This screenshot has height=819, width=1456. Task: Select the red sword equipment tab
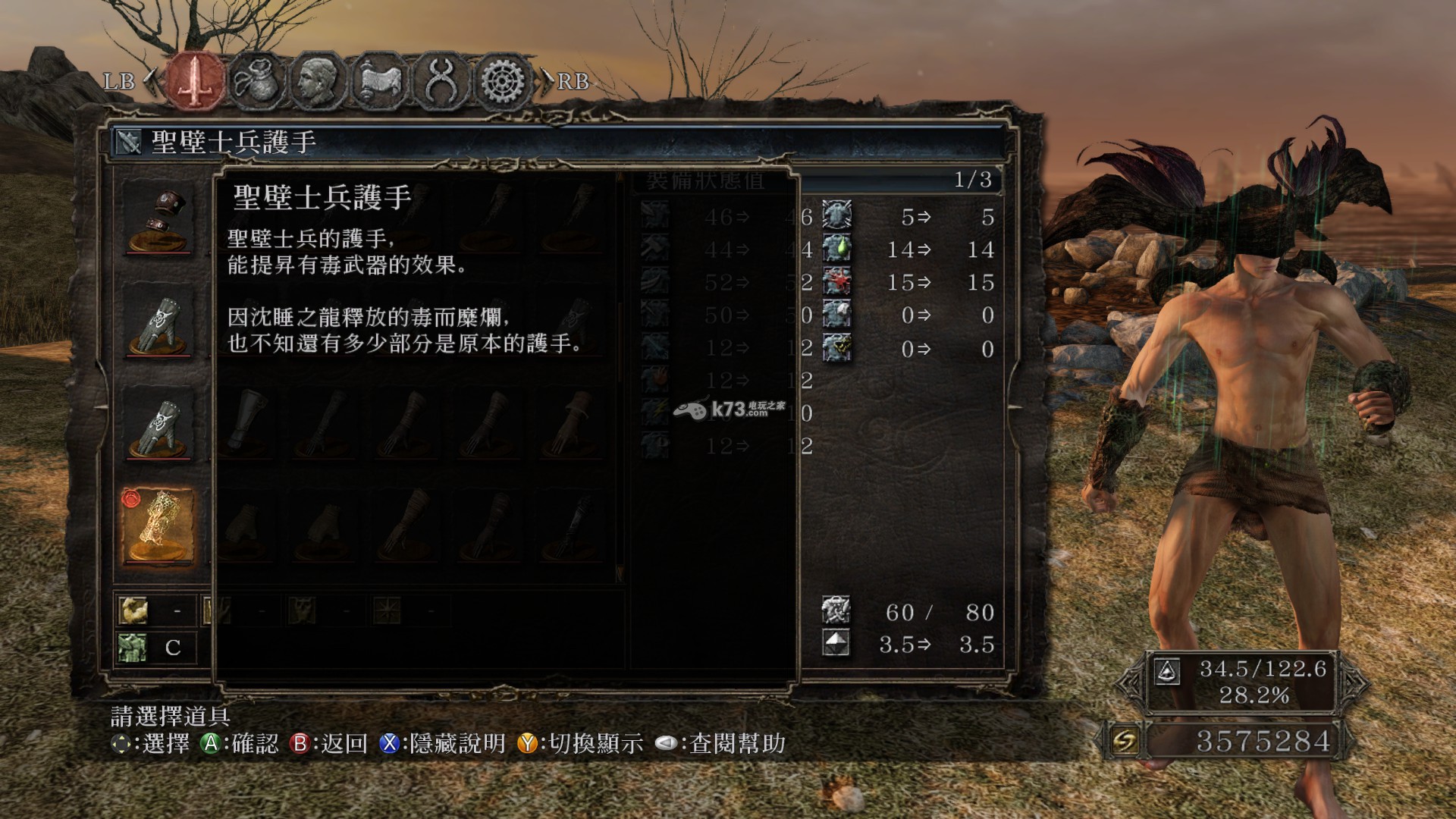(196, 80)
